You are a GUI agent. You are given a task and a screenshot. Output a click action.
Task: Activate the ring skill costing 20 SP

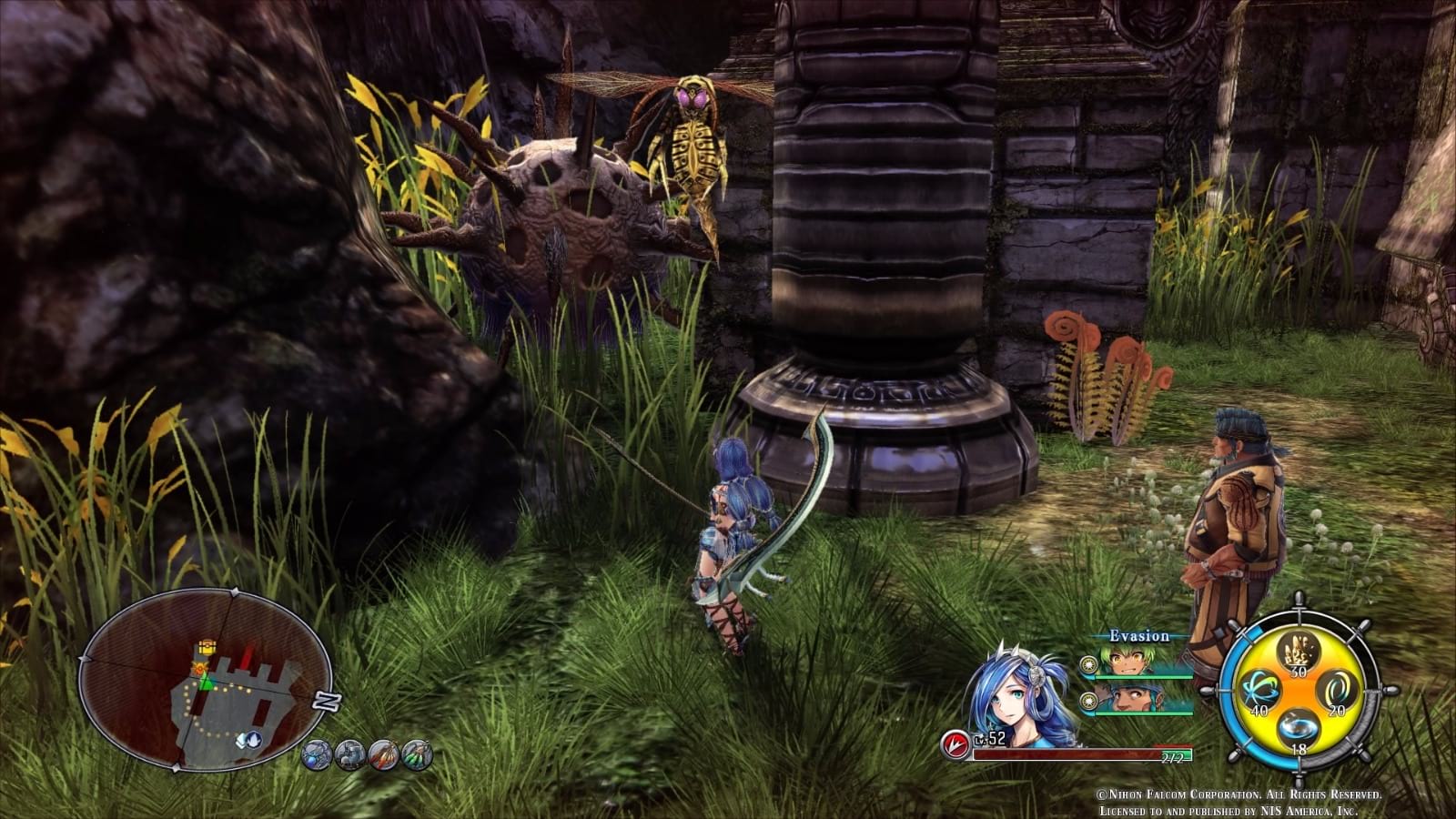(x=1336, y=690)
